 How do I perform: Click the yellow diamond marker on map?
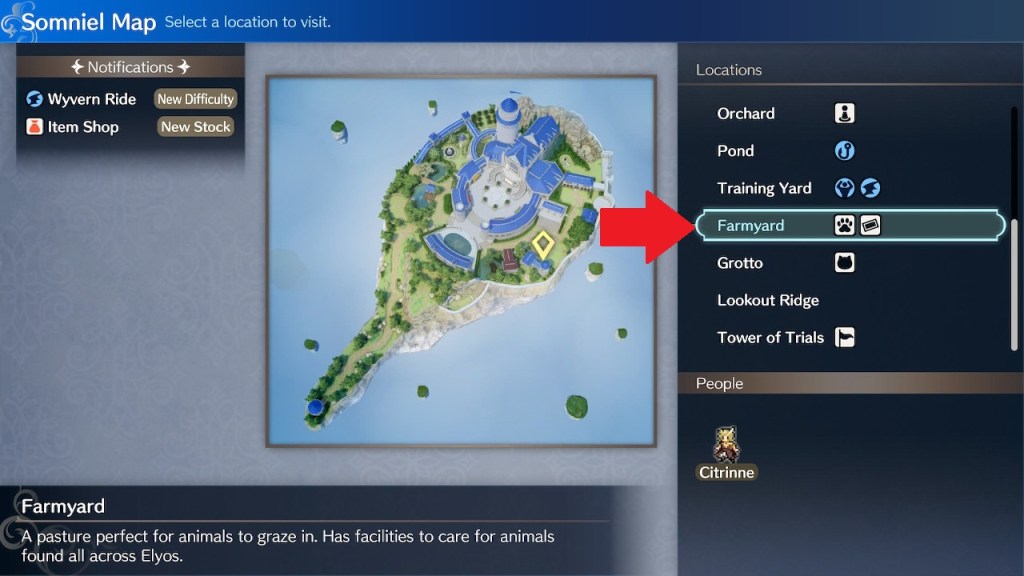pos(544,244)
